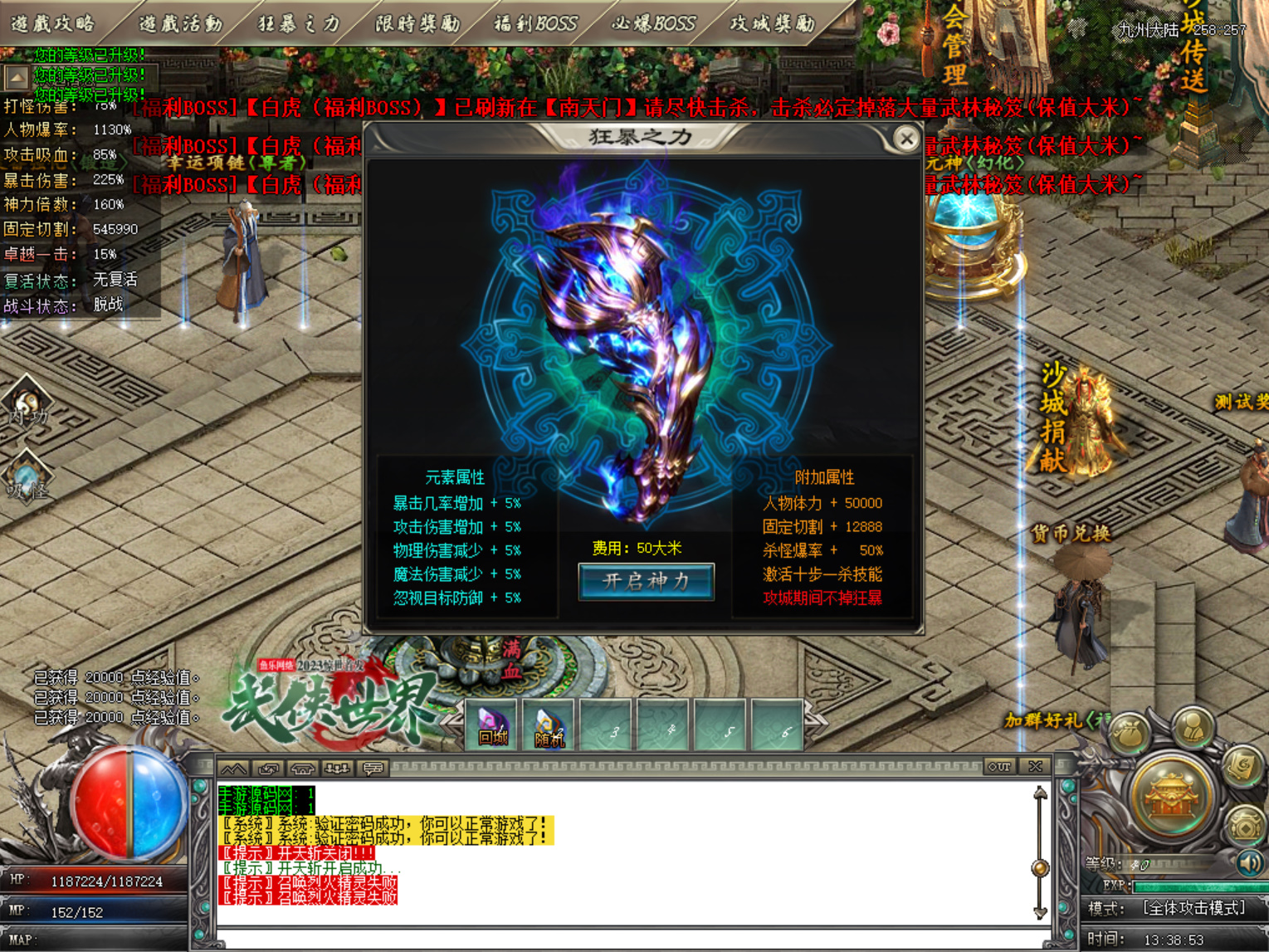Select the 狂暴之力 top menu
This screenshot has height=952, width=1269.
299,22
